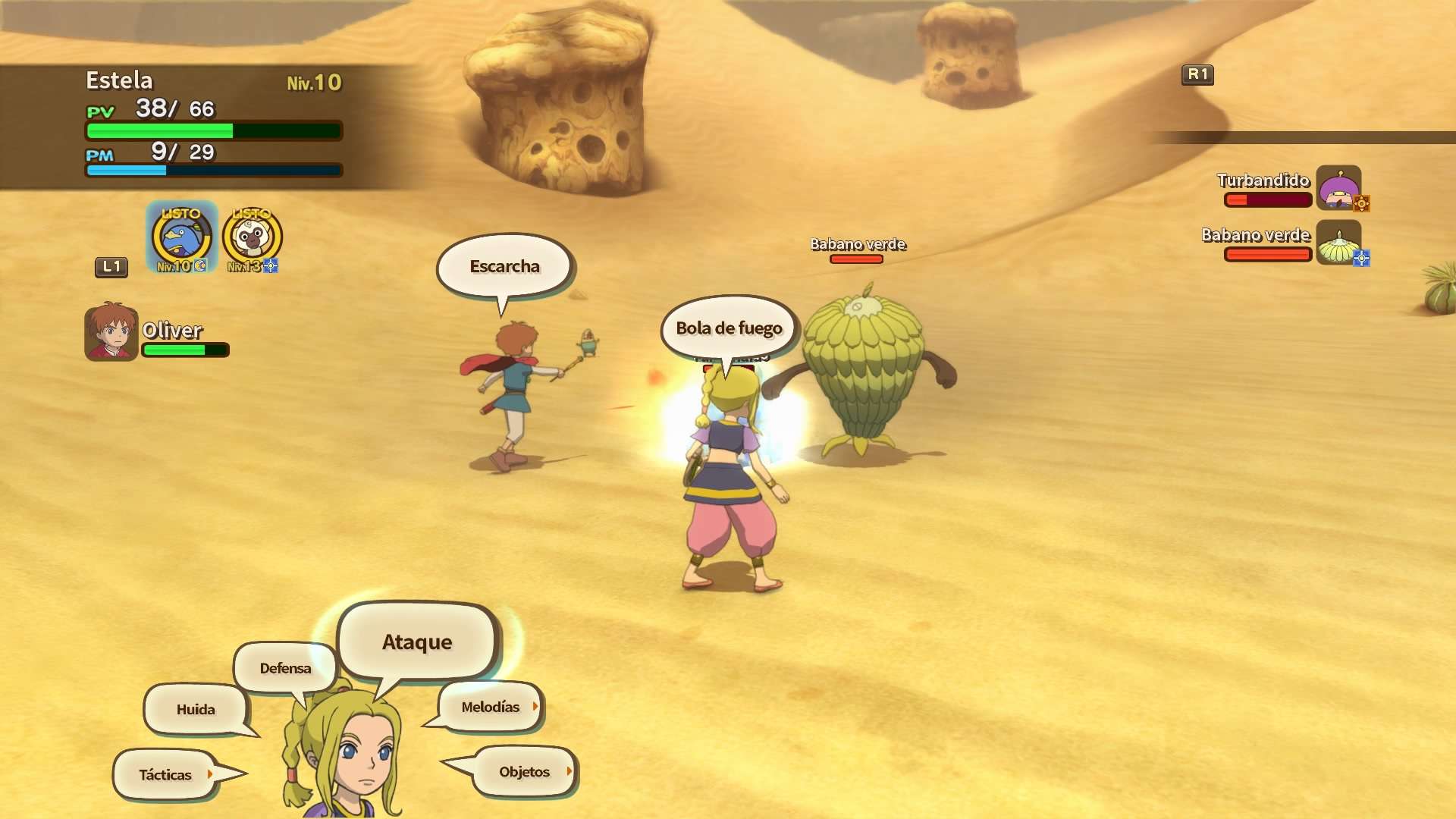Open the Tácticas menu
The image size is (1456, 819).
pos(165,774)
